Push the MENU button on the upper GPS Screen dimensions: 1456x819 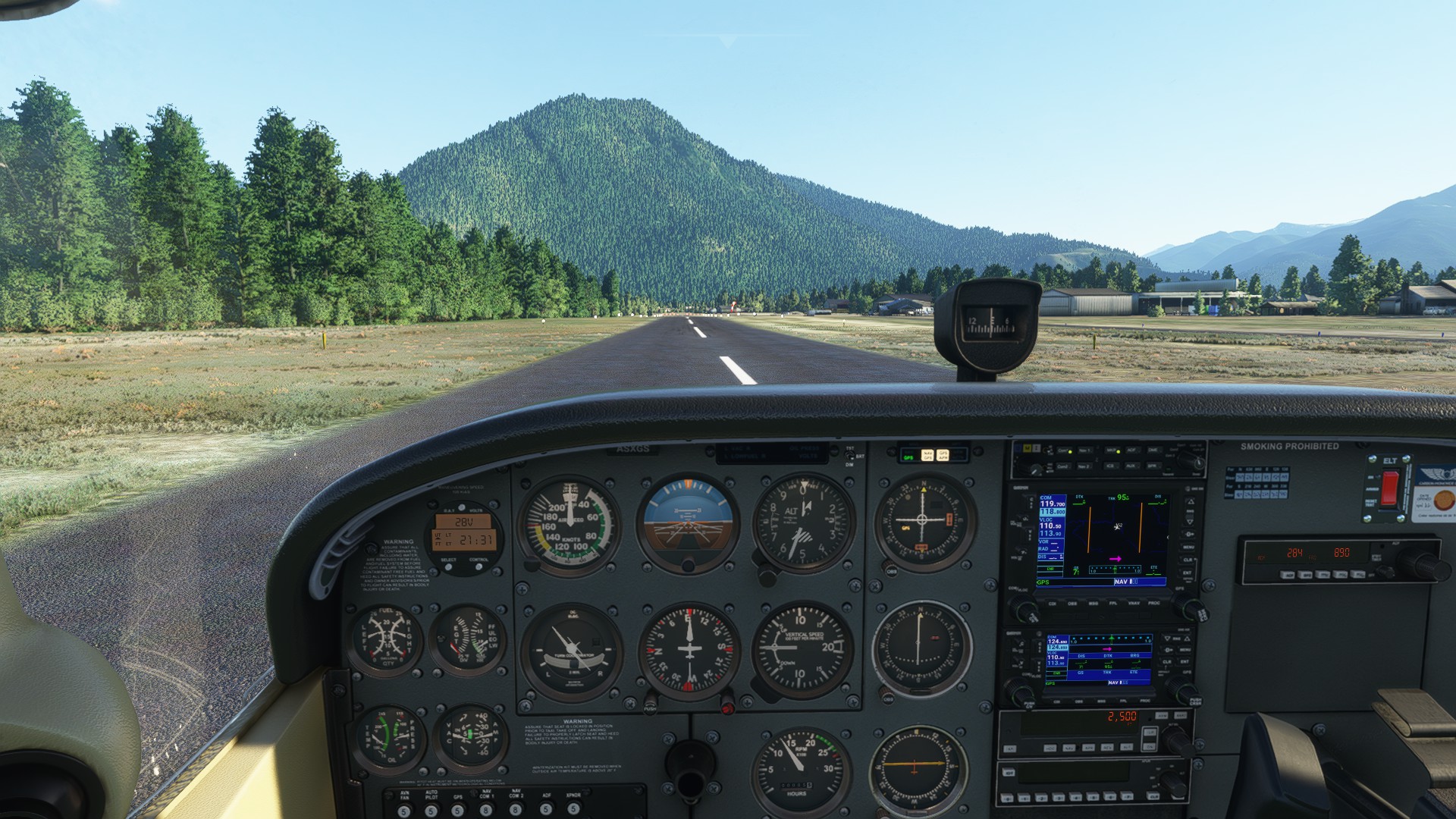click(1188, 547)
